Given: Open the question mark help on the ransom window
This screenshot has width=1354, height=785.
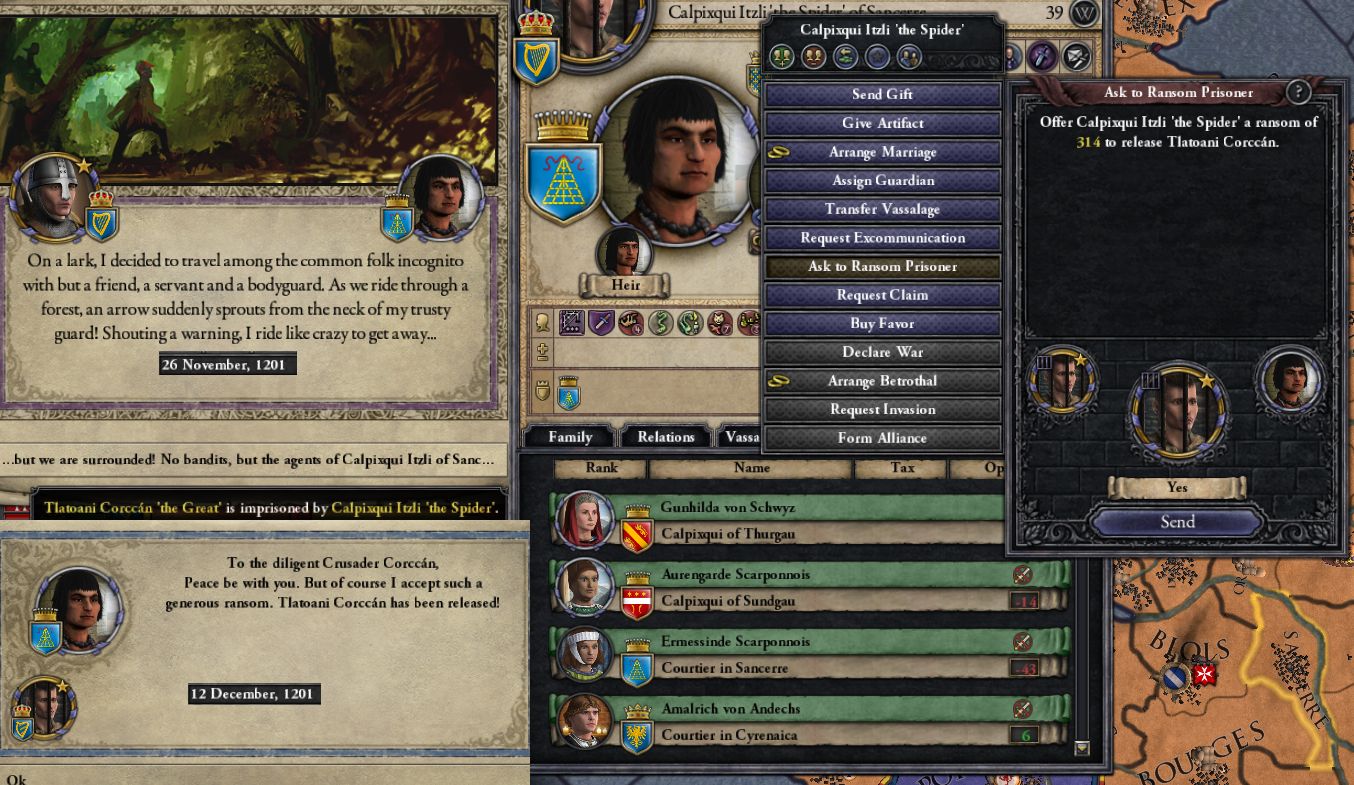Looking at the screenshot, I should click(1298, 92).
